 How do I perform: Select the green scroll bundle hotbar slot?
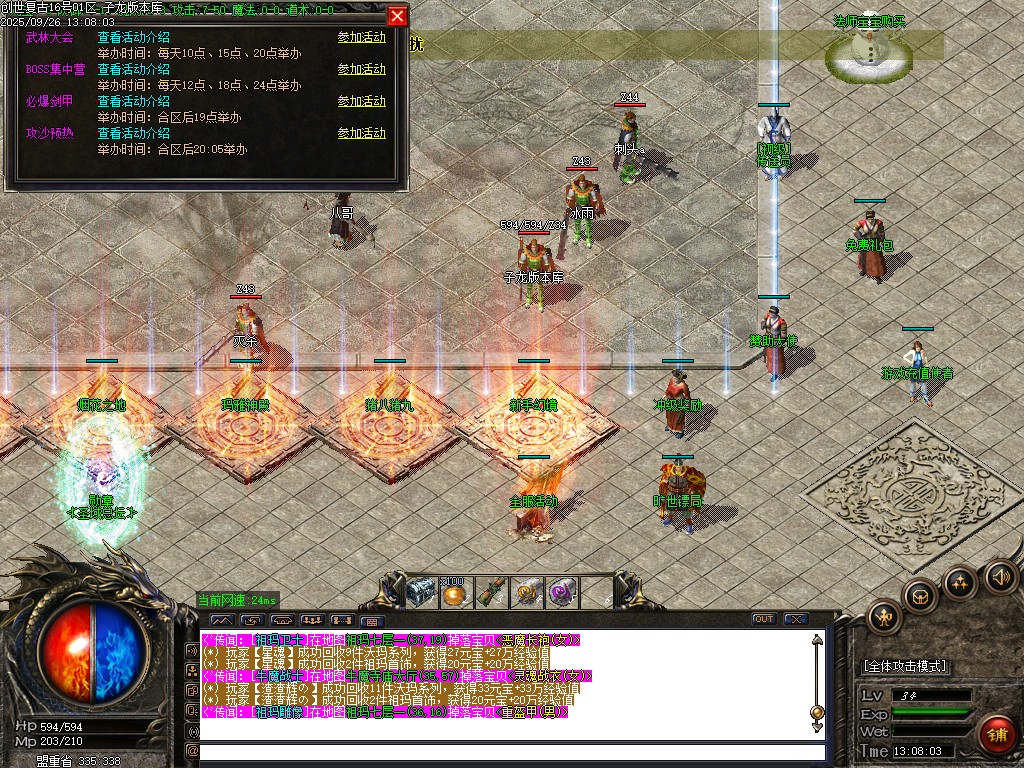click(x=492, y=592)
